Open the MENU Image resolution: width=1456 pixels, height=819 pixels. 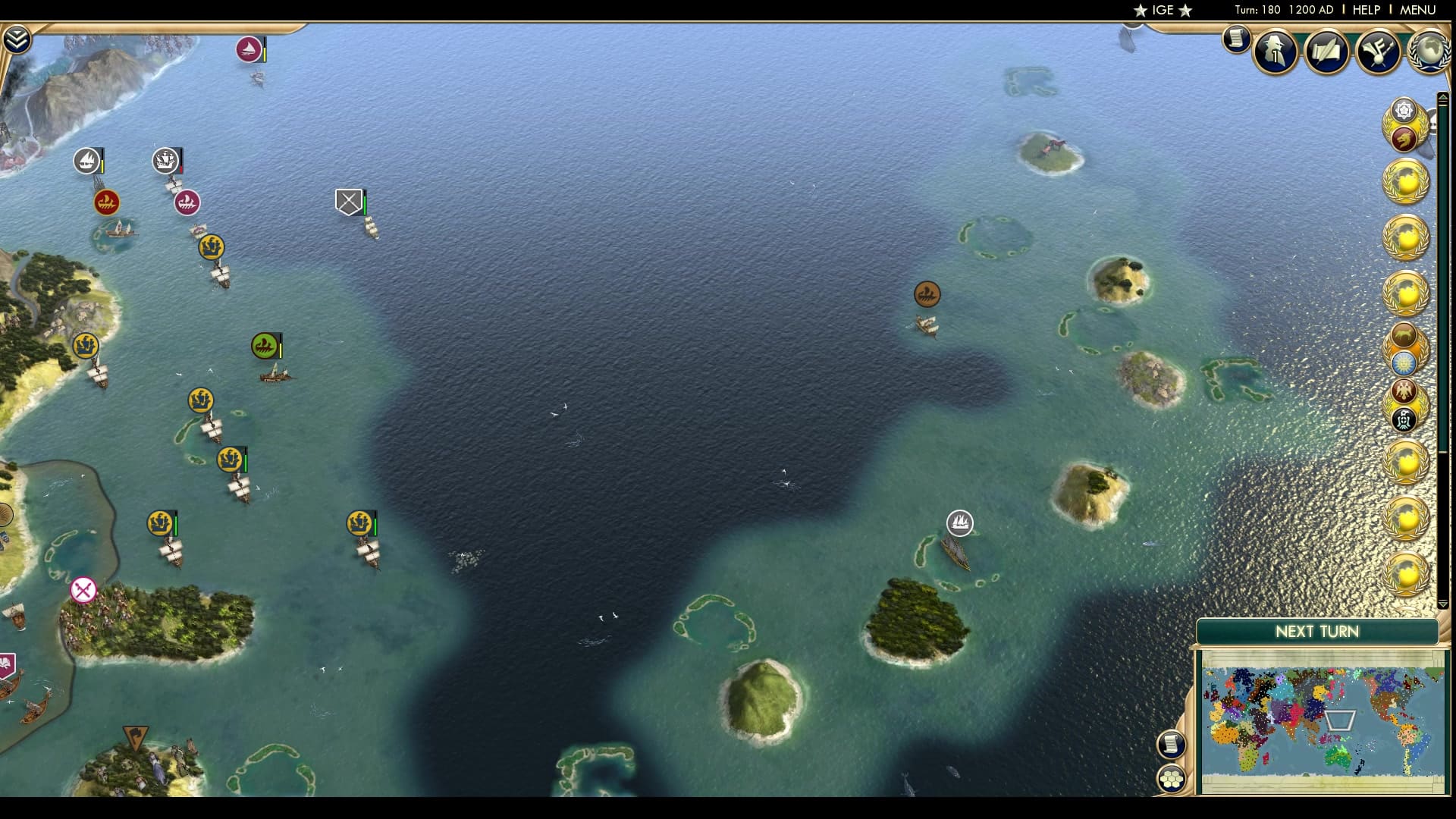tap(1417, 11)
